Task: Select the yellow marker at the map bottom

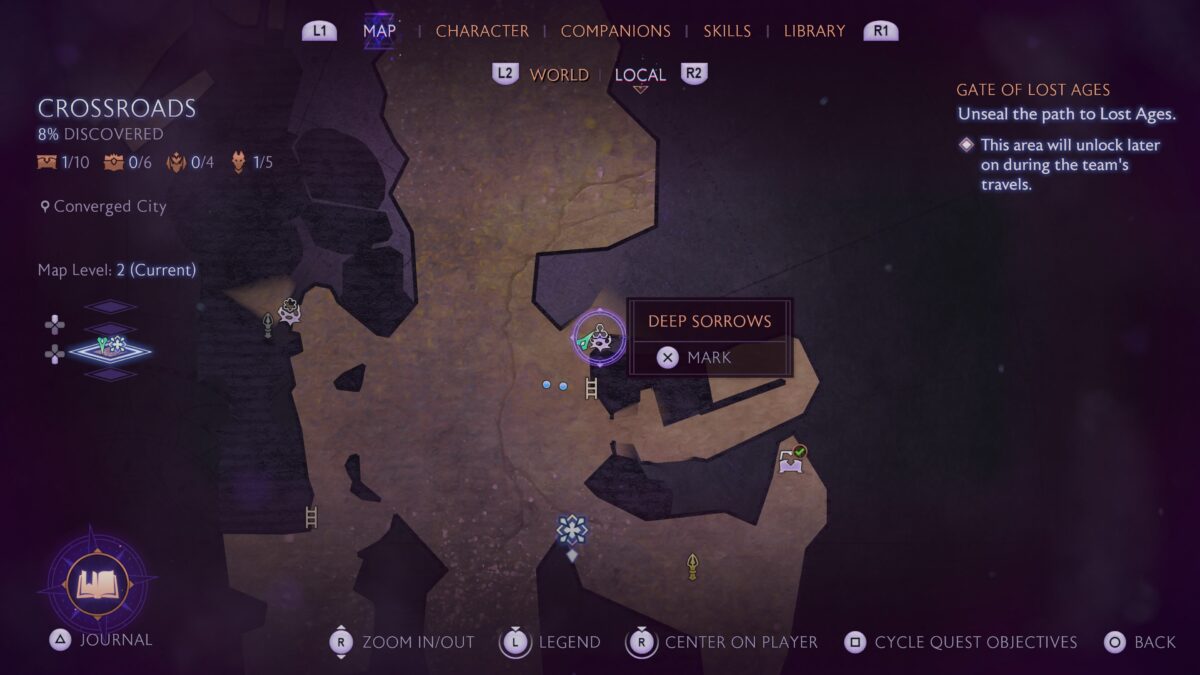Action: pyautogui.click(x=692, y=567)
